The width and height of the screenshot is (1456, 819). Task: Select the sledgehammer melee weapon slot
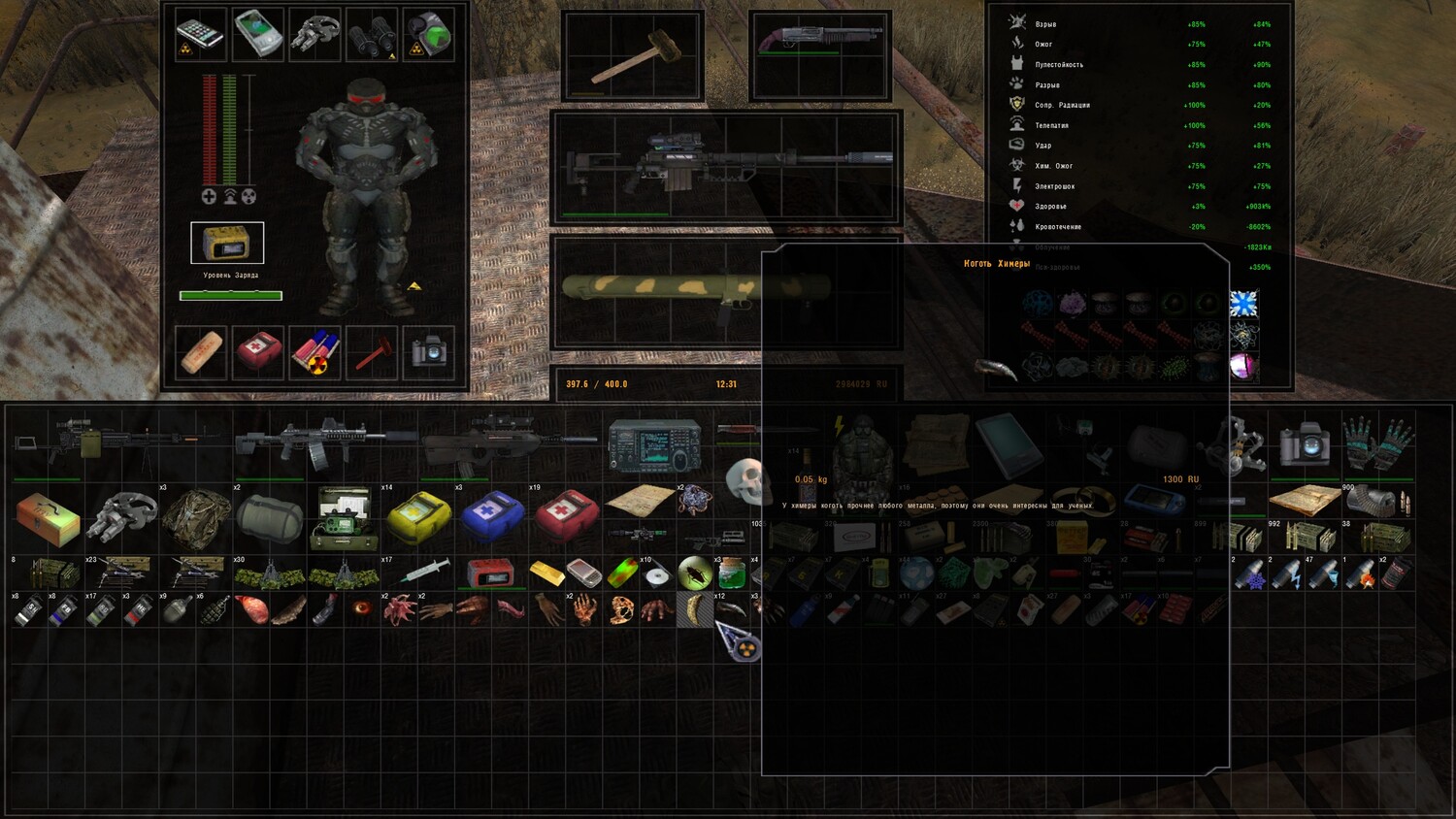point(632,56)
